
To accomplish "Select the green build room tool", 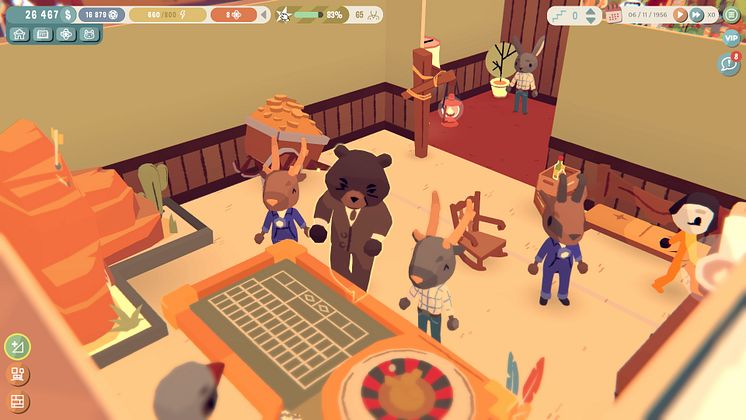I will pos(17,347).
